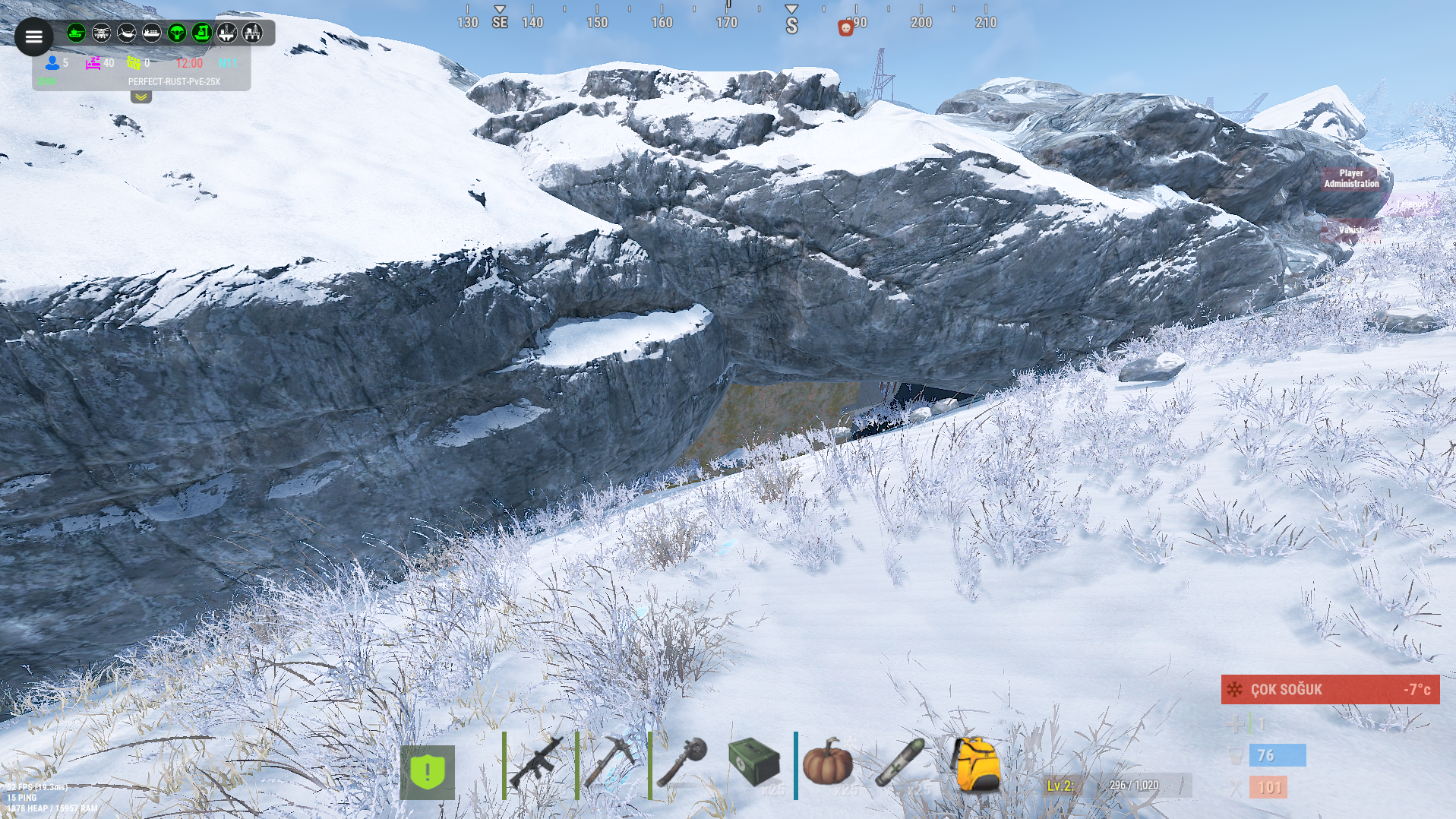The height and width of the screenshot is (819, 1456).
Task: Select the assault rifle hotbar slot
Action: pos(537,762)
